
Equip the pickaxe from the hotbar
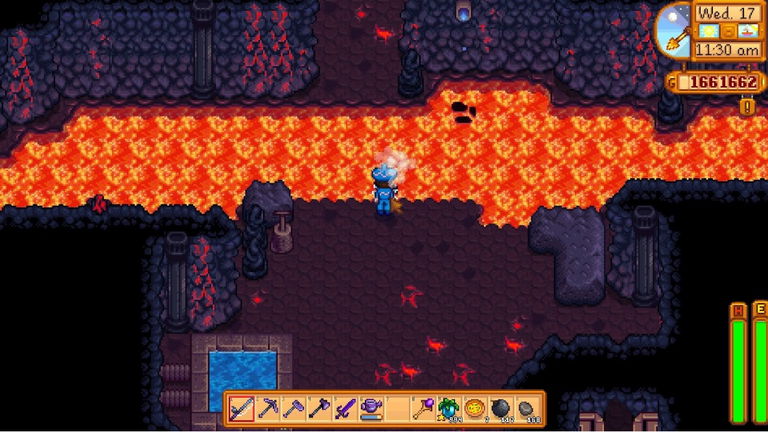click(267, 408)
